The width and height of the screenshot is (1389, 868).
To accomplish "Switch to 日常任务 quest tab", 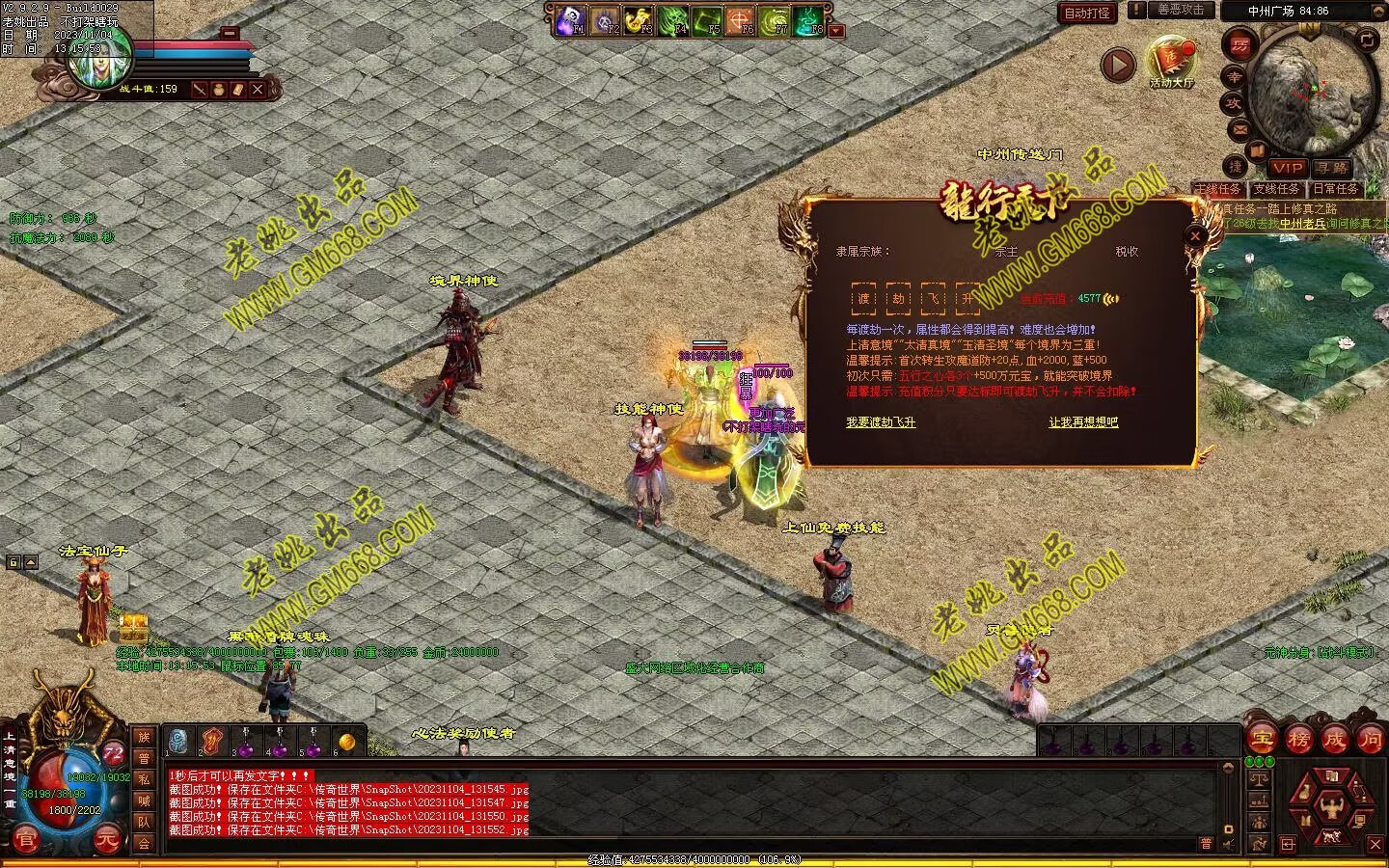I will click(1335, 189).
